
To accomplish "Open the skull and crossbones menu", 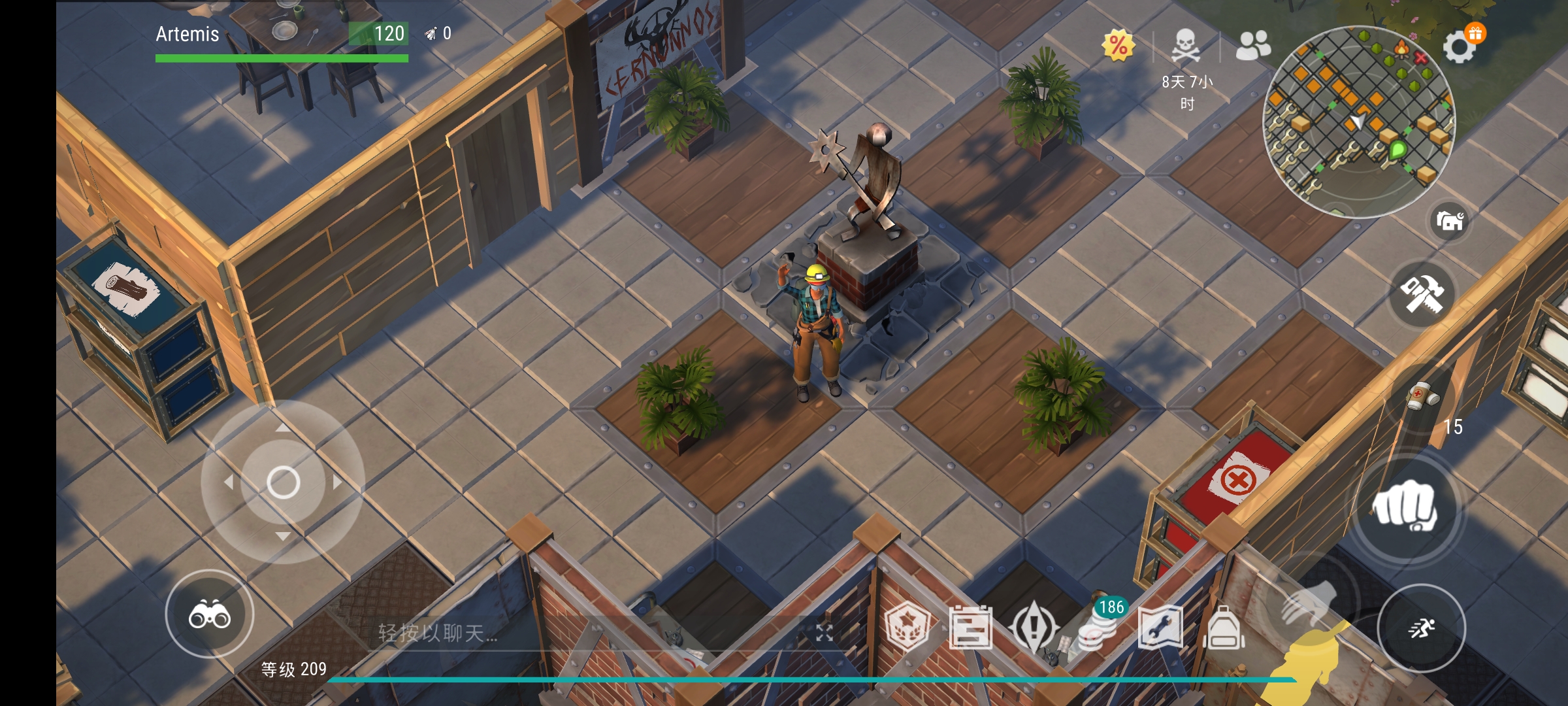I will click(1185, 46).
